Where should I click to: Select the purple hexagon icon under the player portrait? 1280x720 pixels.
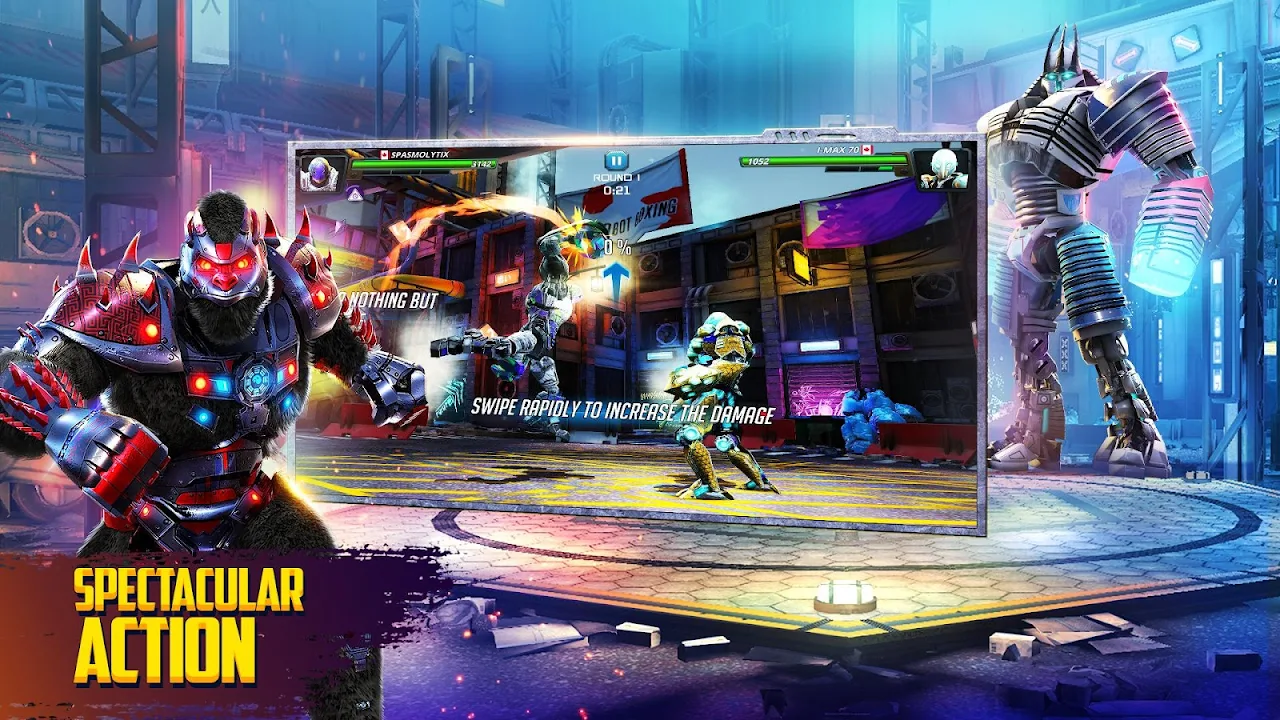tap(354, 194)
